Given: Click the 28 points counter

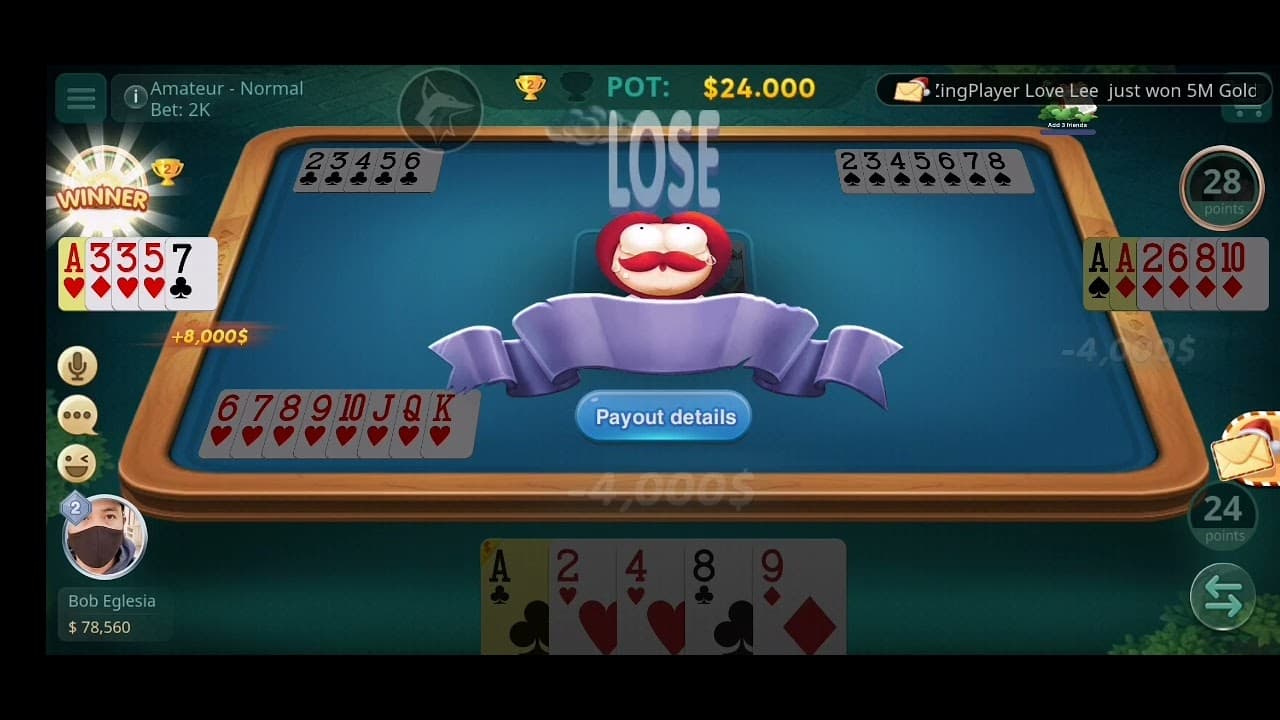Looking at the screenshot, I should [x=1221, y=188].
